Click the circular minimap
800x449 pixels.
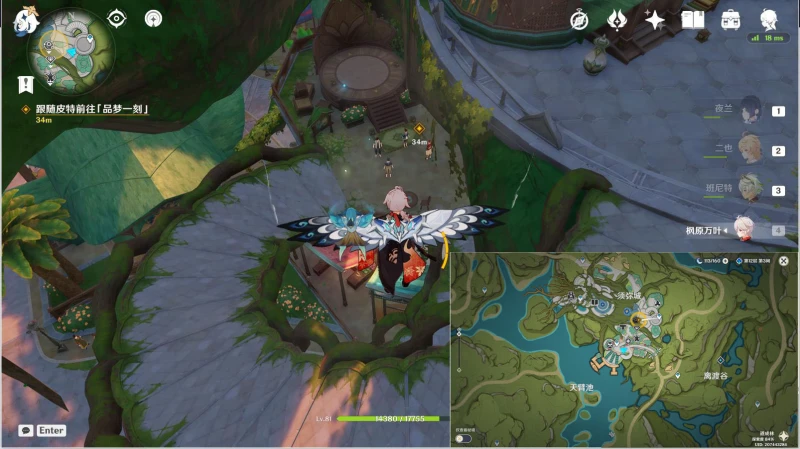click(71, 48)
